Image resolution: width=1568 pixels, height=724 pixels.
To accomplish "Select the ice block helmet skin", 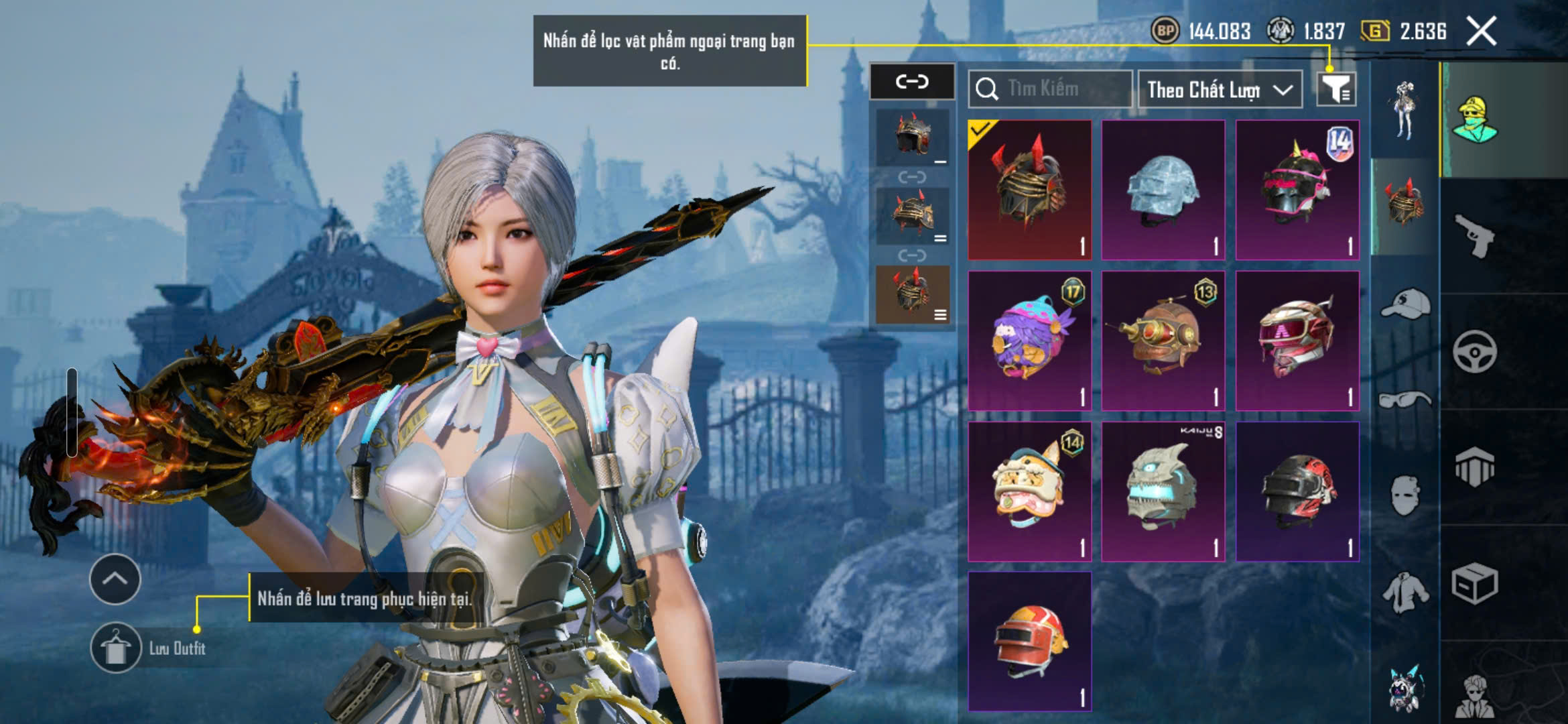I will click(1163, 190).
